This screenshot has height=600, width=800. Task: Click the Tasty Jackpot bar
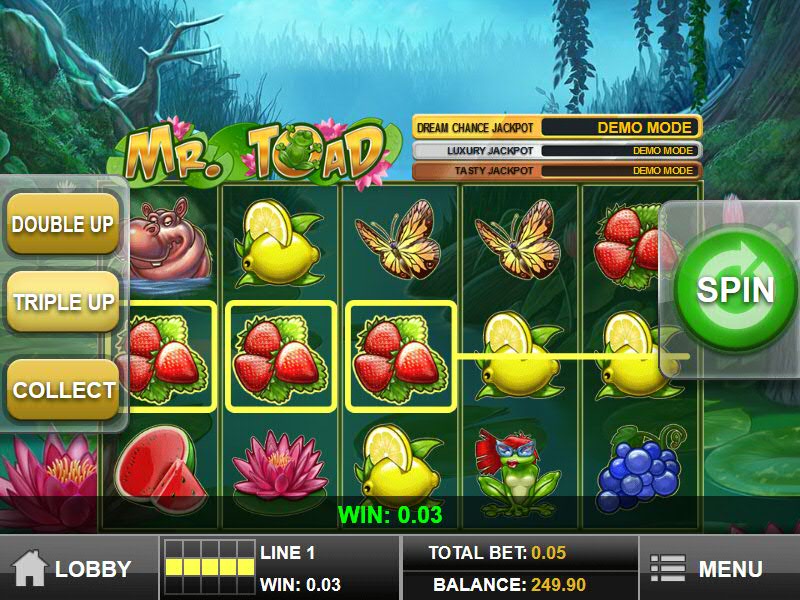(557, 171)
